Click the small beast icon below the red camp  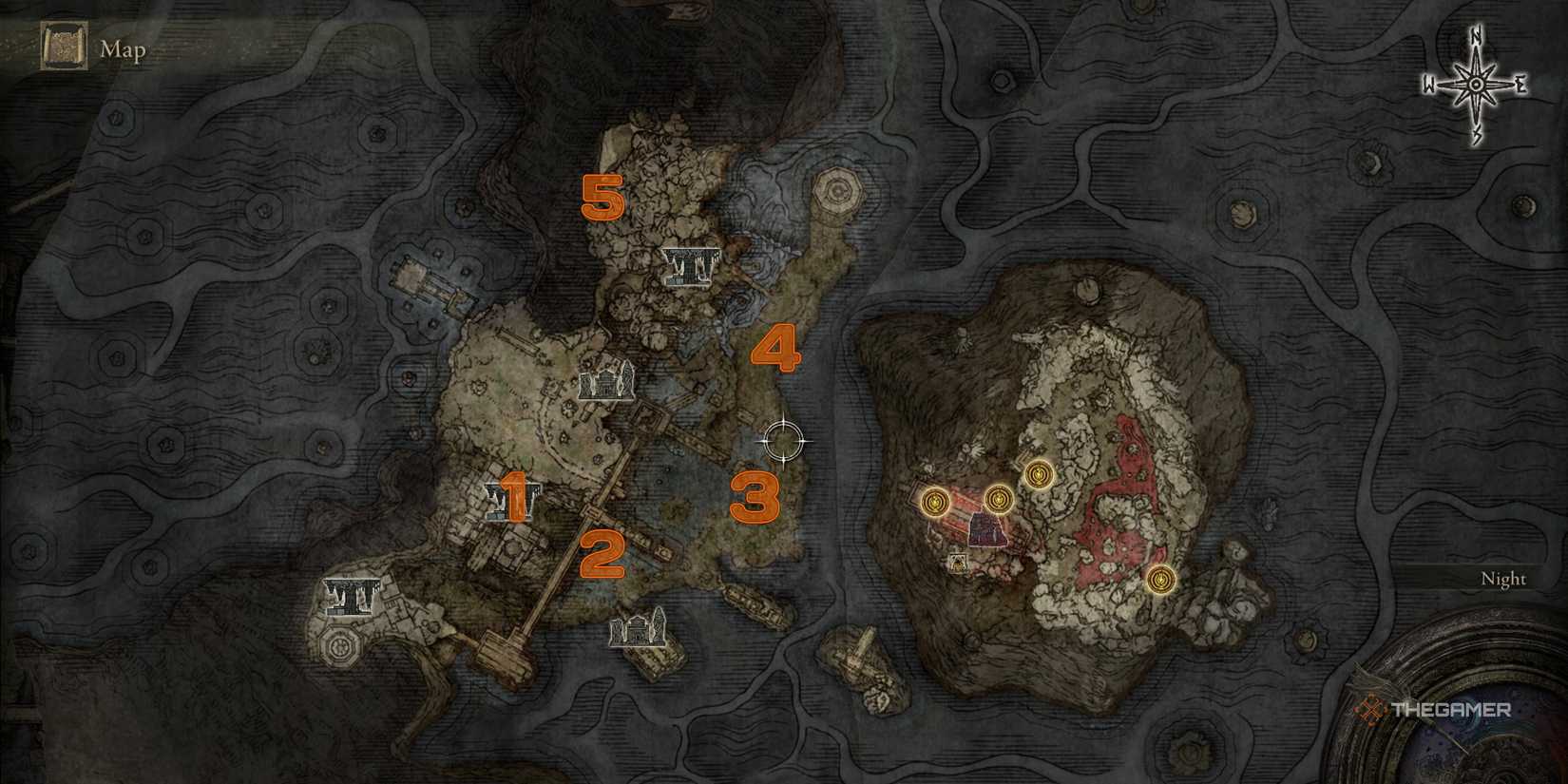pyautogui.click(x=958, y=564)
